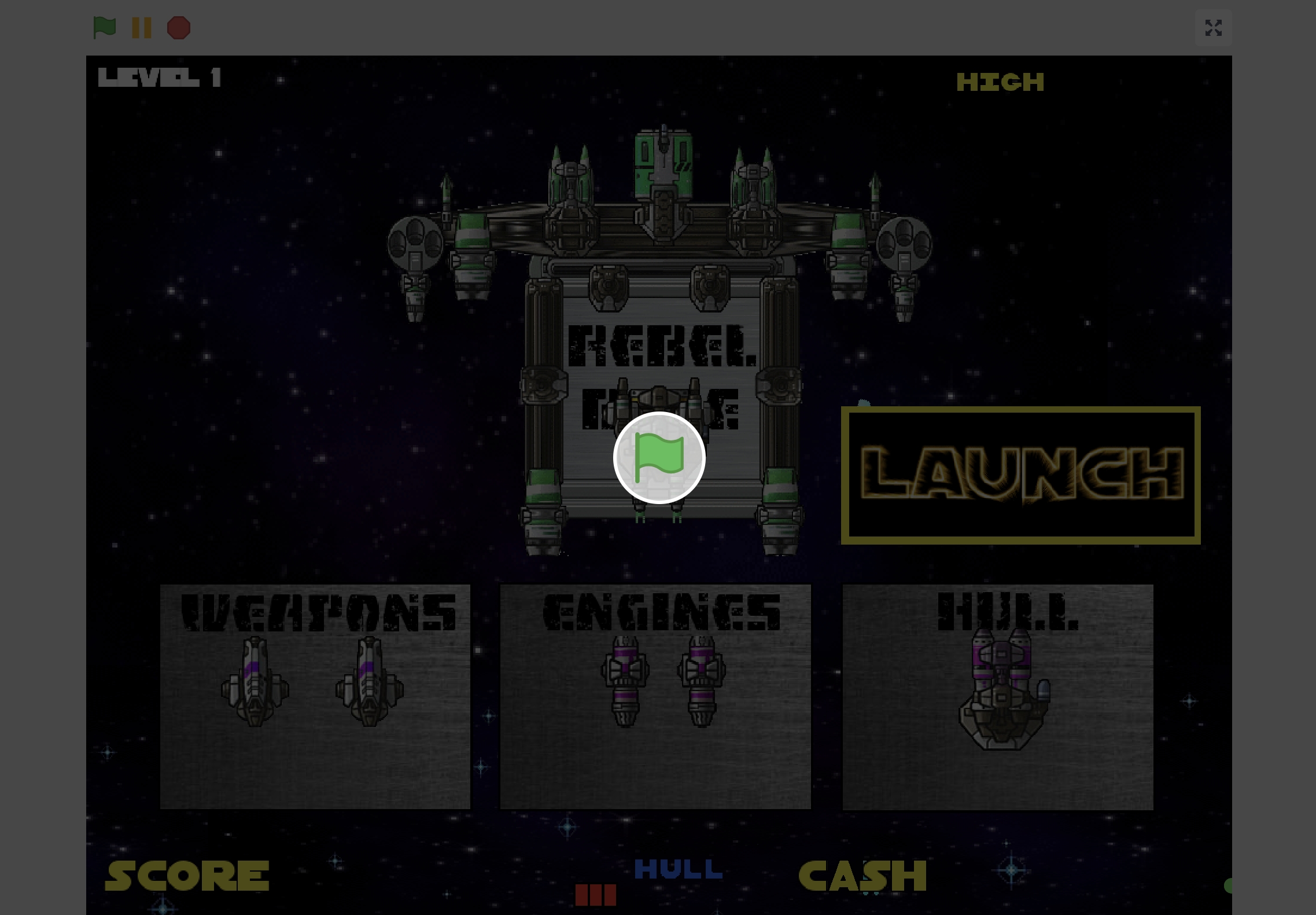Stop the project with the red stop sign

pyautogui.click(x=179, y=28)
